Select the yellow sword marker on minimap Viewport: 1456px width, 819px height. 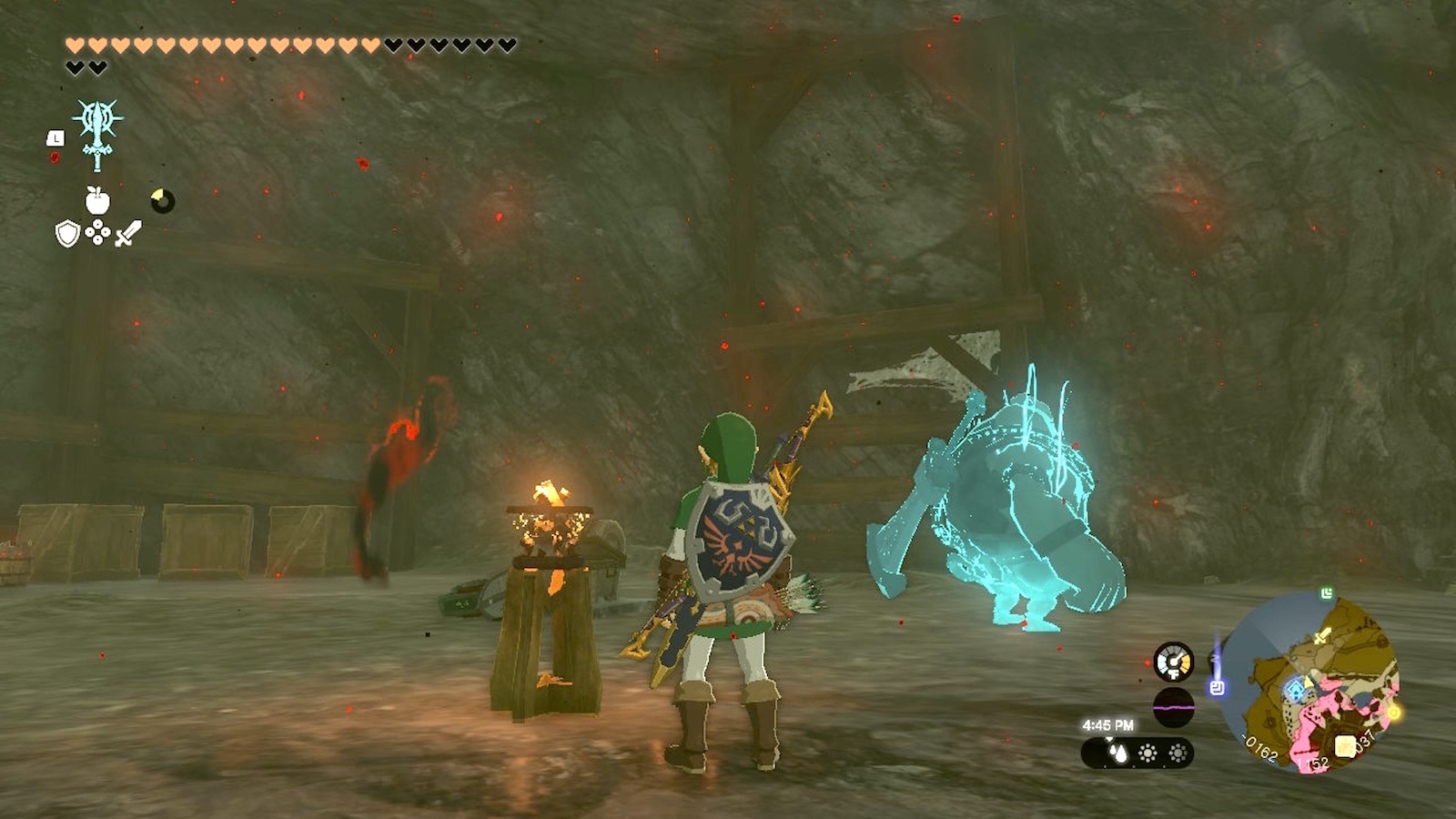pyautogui.click(x=1323, y=635)
